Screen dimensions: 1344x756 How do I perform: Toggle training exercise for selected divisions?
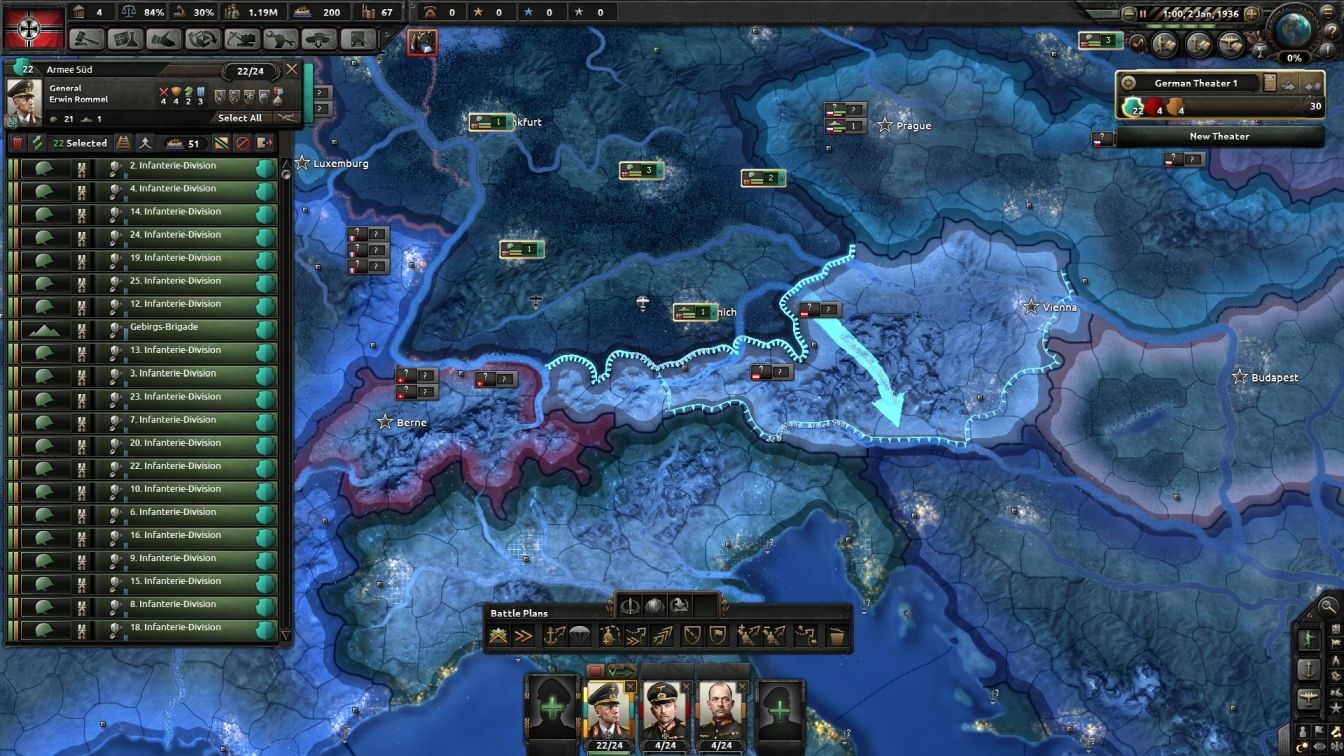[x=38, y=143]
